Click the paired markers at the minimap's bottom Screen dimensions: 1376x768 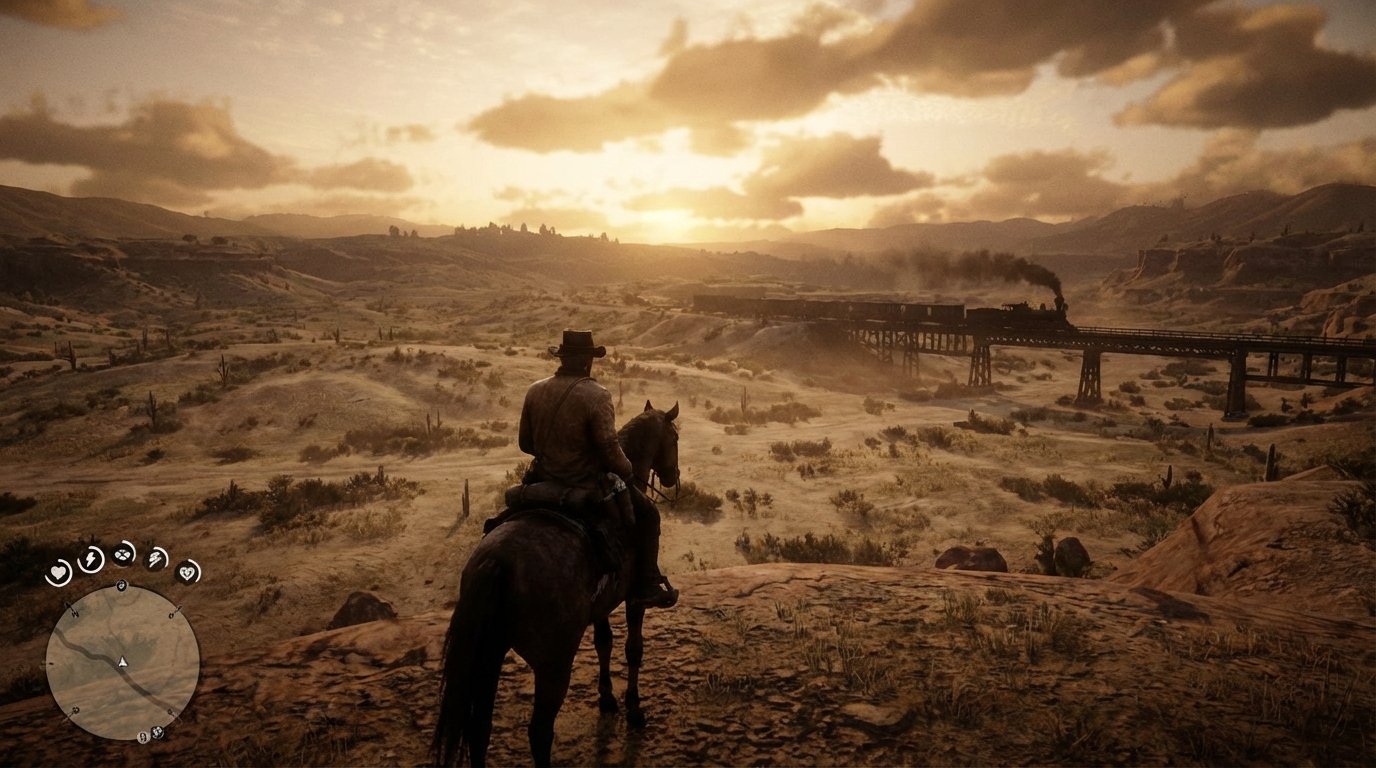[150, 733]
